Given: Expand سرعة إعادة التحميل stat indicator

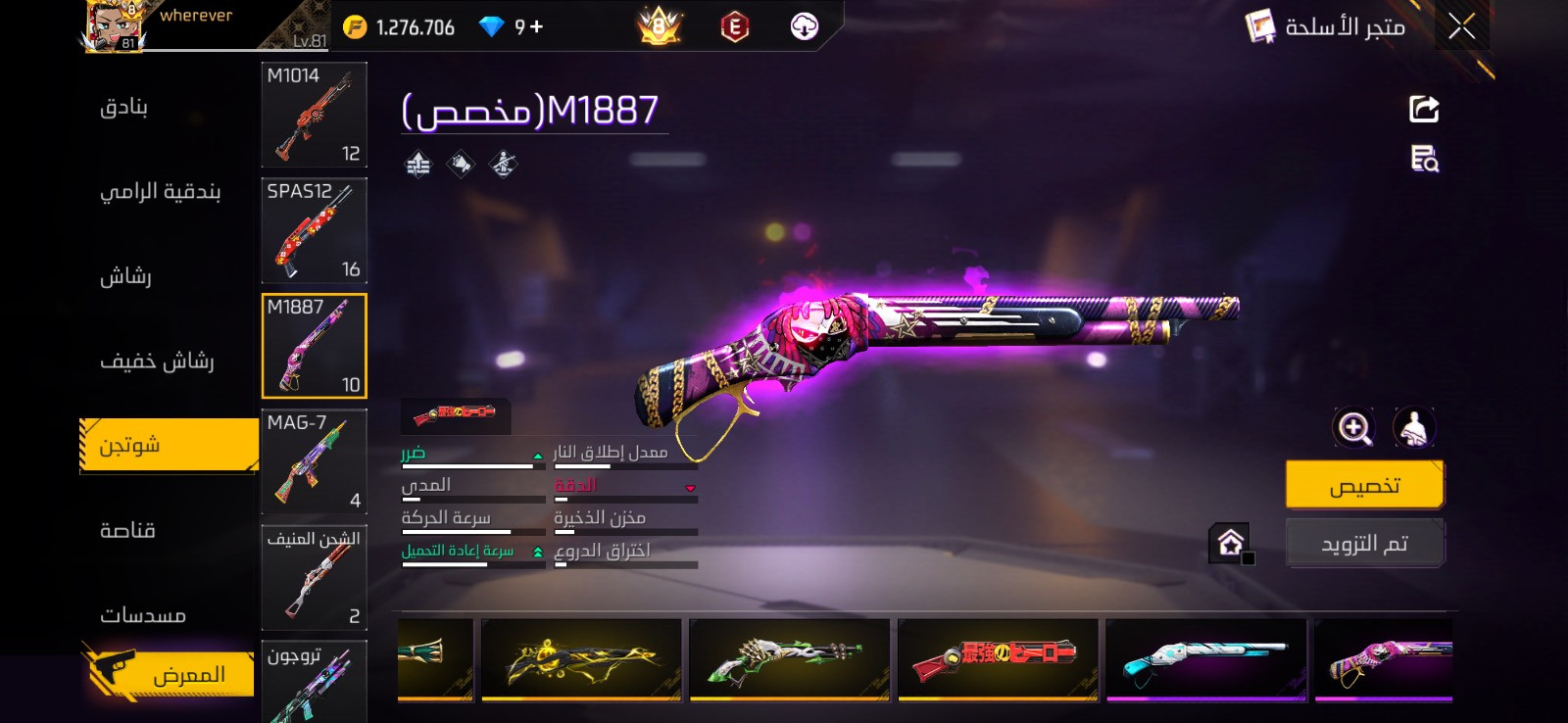Looking at the screenshot, I should pos(536,552).
